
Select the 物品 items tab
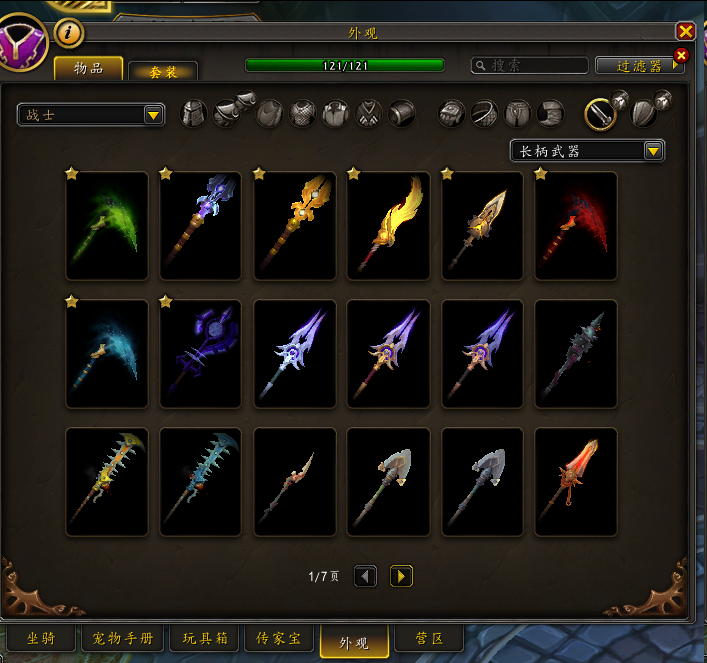coord(88,68)
